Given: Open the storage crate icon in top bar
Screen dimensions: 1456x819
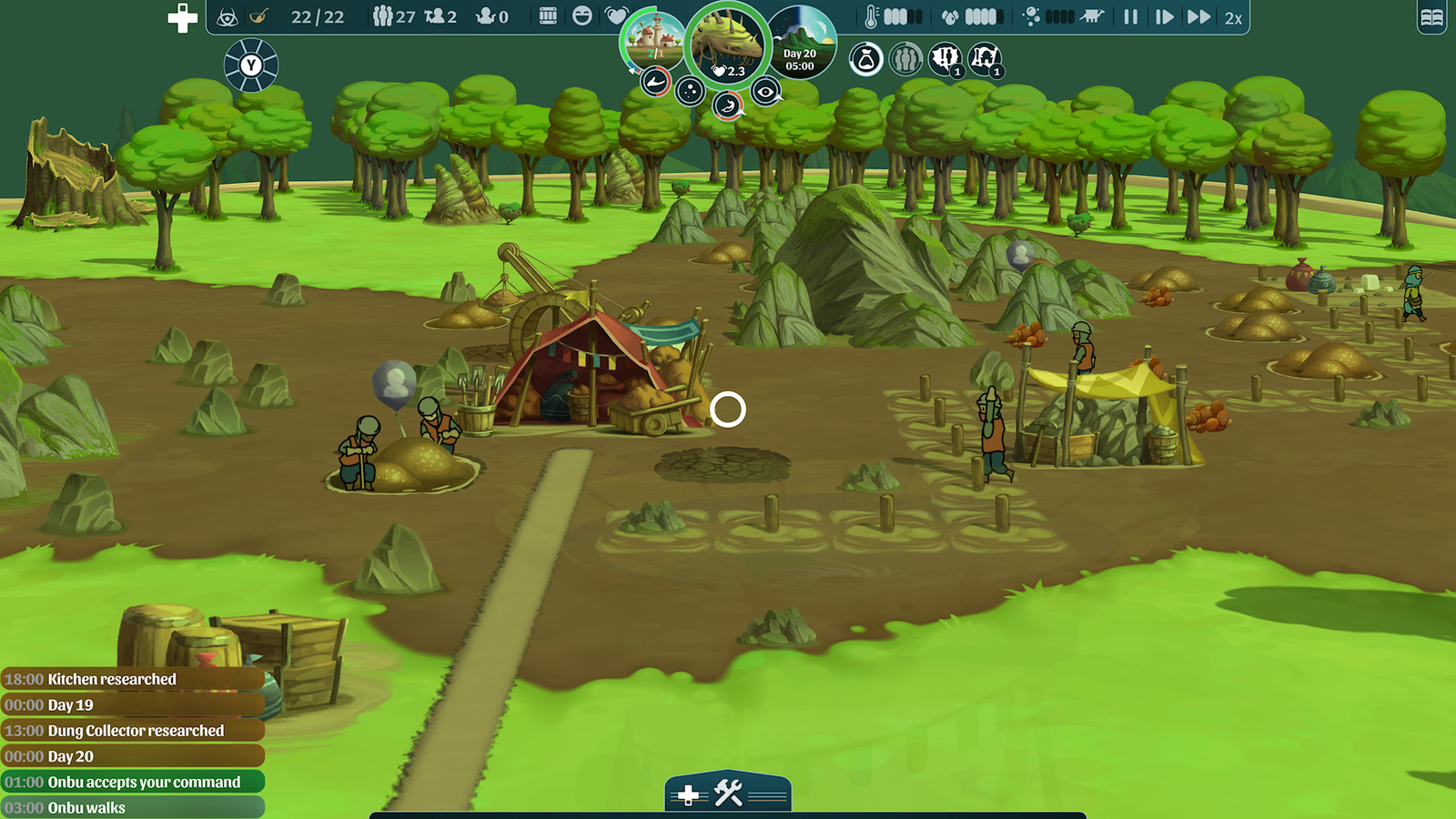Looking at the screenshot, I should click(x=548, y=15).
